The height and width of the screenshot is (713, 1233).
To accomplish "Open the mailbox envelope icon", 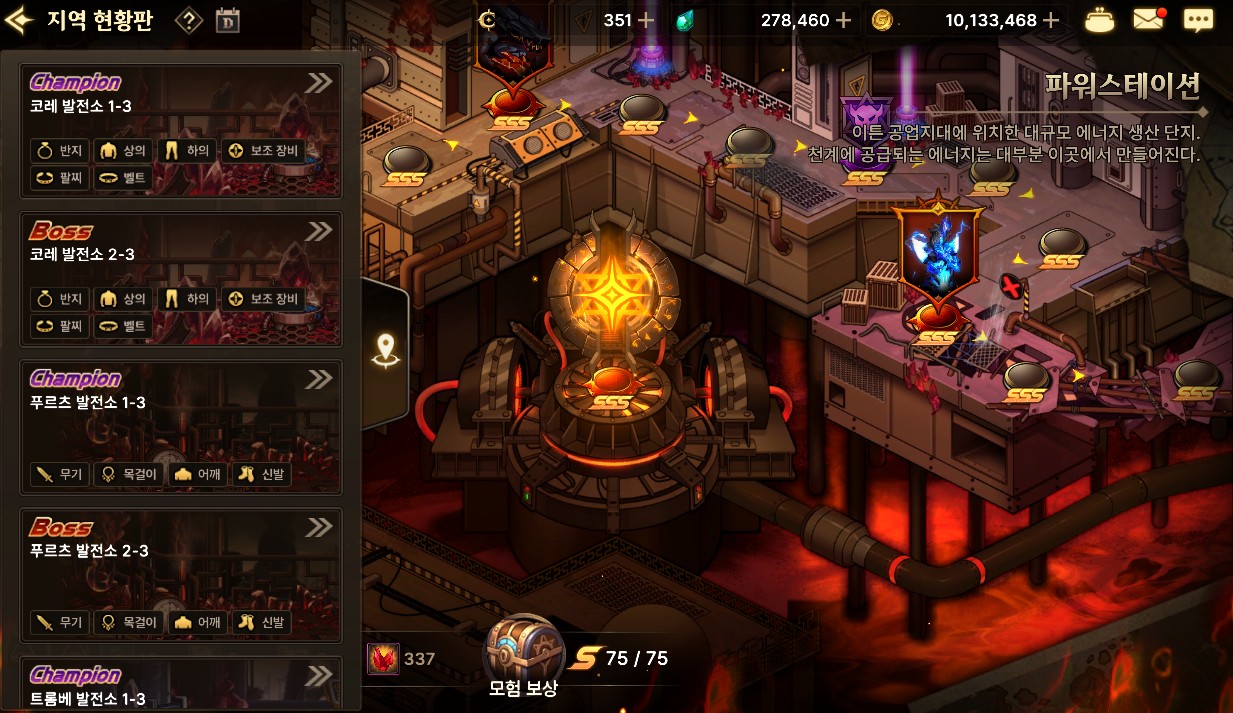I will (1149, 20).
